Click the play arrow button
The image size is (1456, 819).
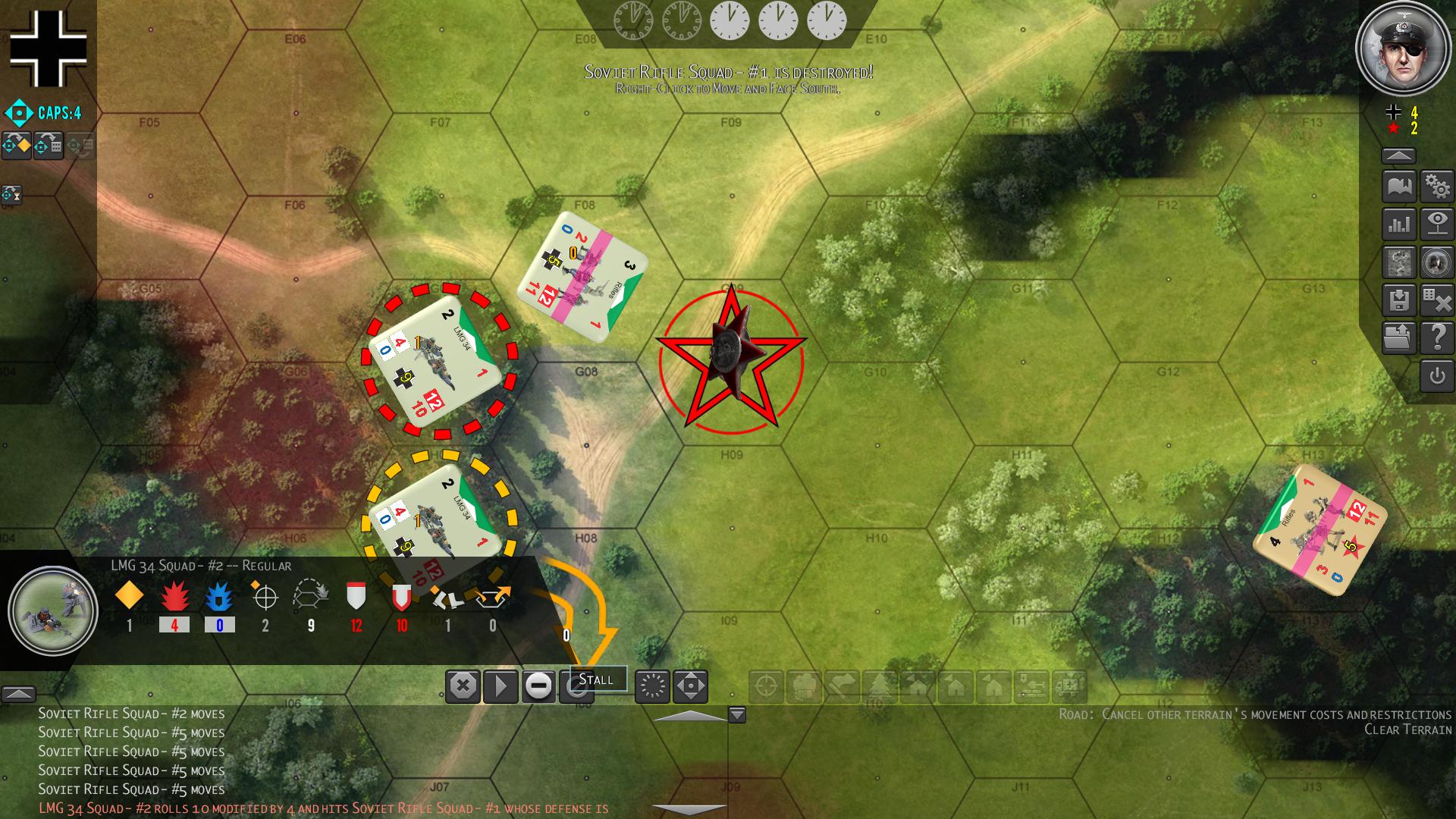tap(500, 687)
